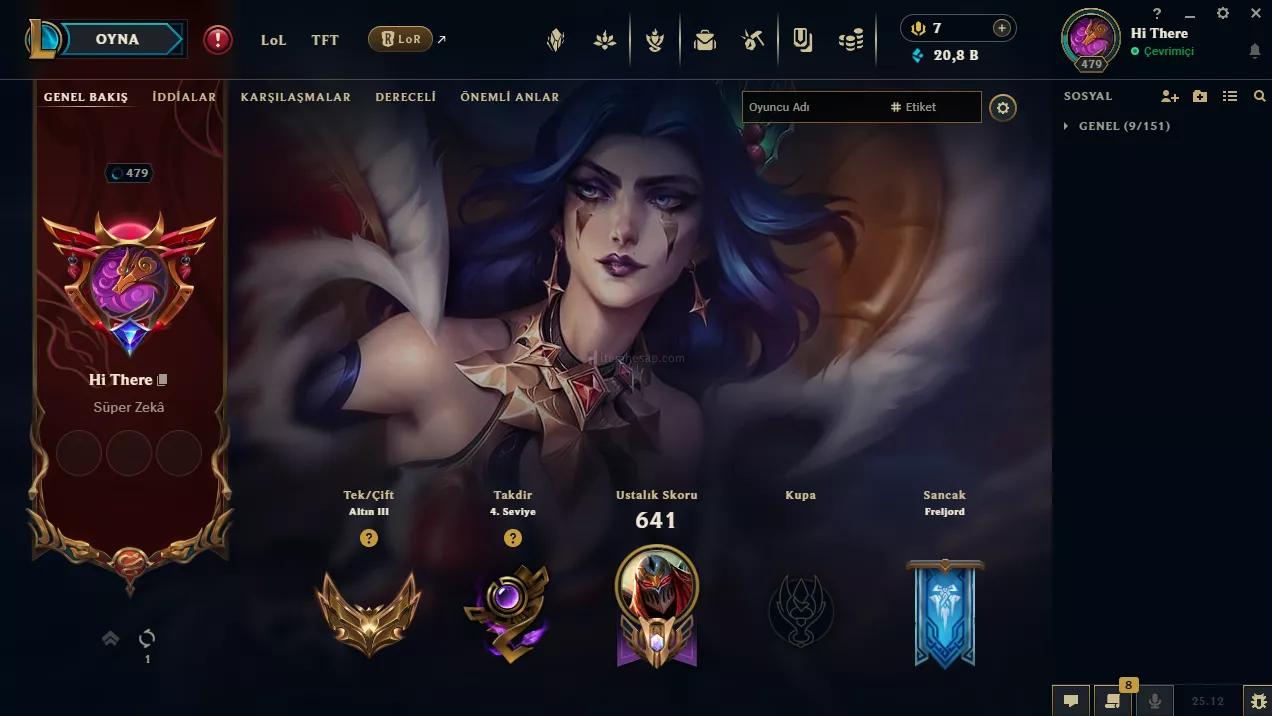The width and height of the screenshot is (1272, 716).
Task: Open the chat bubble panel
Action: click(x=1070, y=701)
